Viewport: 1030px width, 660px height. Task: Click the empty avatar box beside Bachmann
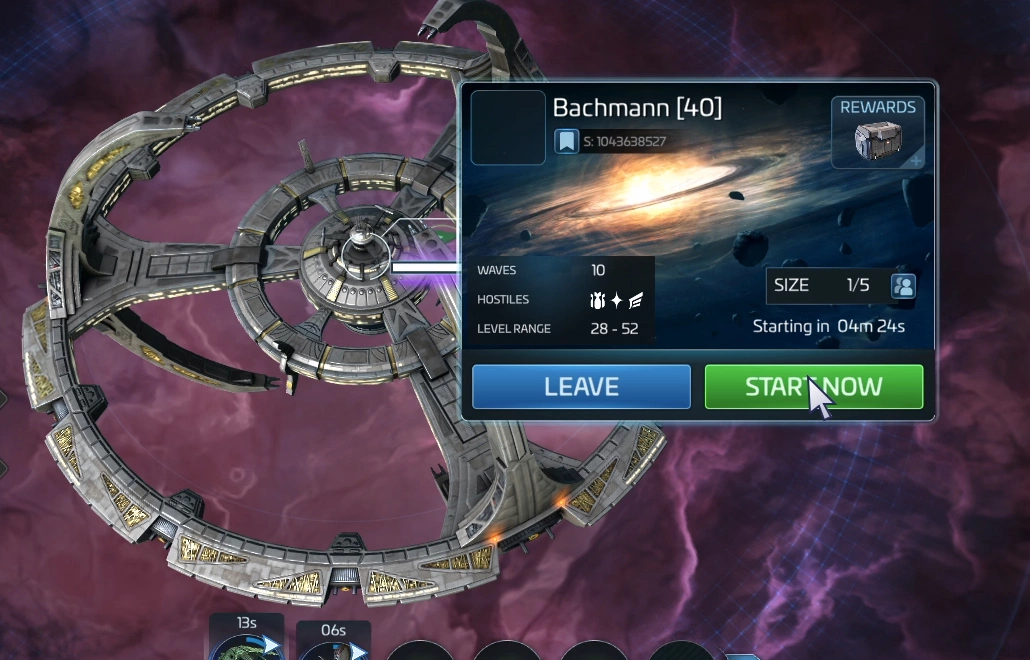tap(507, 128)
